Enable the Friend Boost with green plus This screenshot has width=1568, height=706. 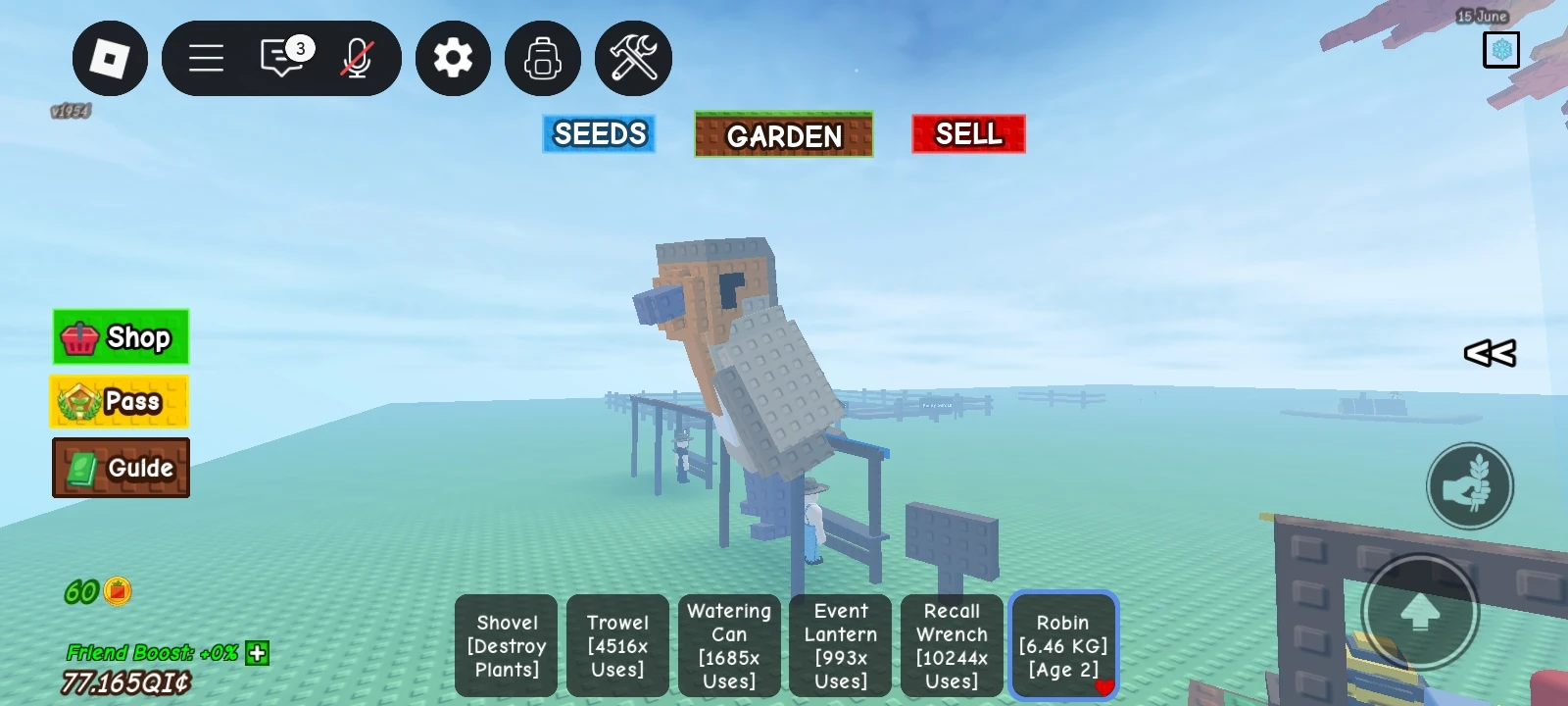click(x=257, y=653)
